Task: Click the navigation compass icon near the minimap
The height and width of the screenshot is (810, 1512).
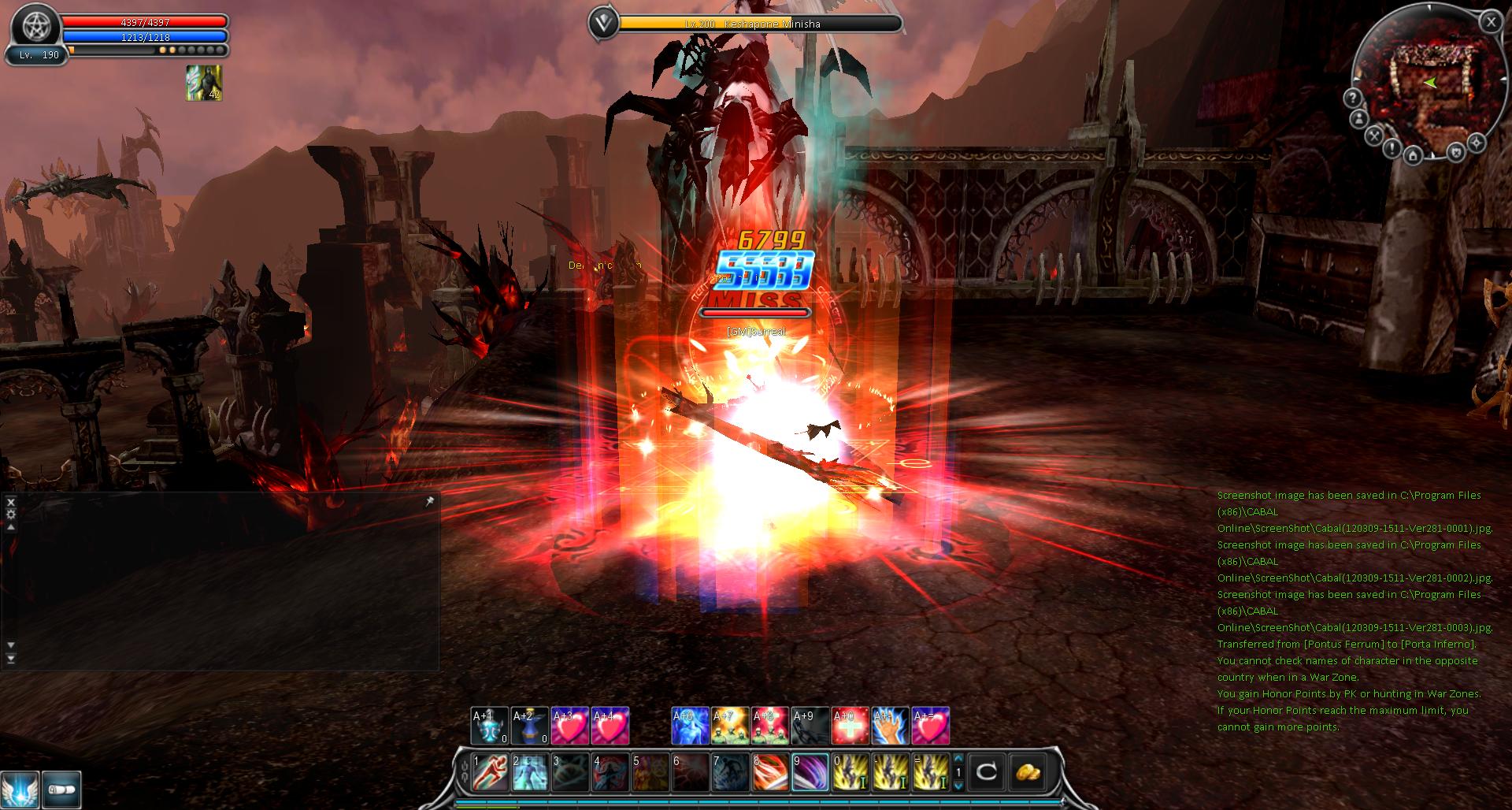Action: click(x=1478, y=143)
